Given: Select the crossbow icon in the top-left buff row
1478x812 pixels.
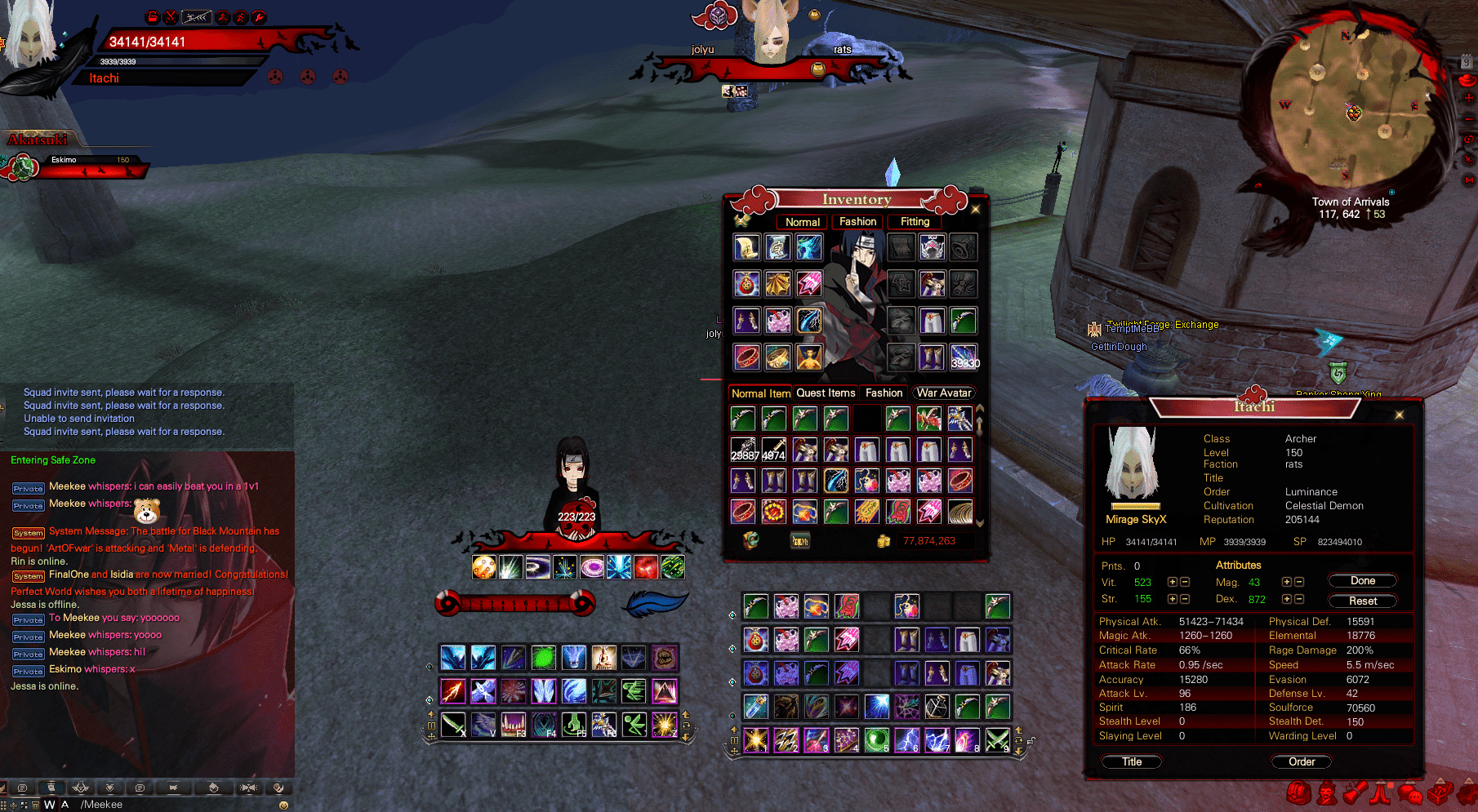Looking at the screenshot, I should pyautogui.click(x=197, y=16).
